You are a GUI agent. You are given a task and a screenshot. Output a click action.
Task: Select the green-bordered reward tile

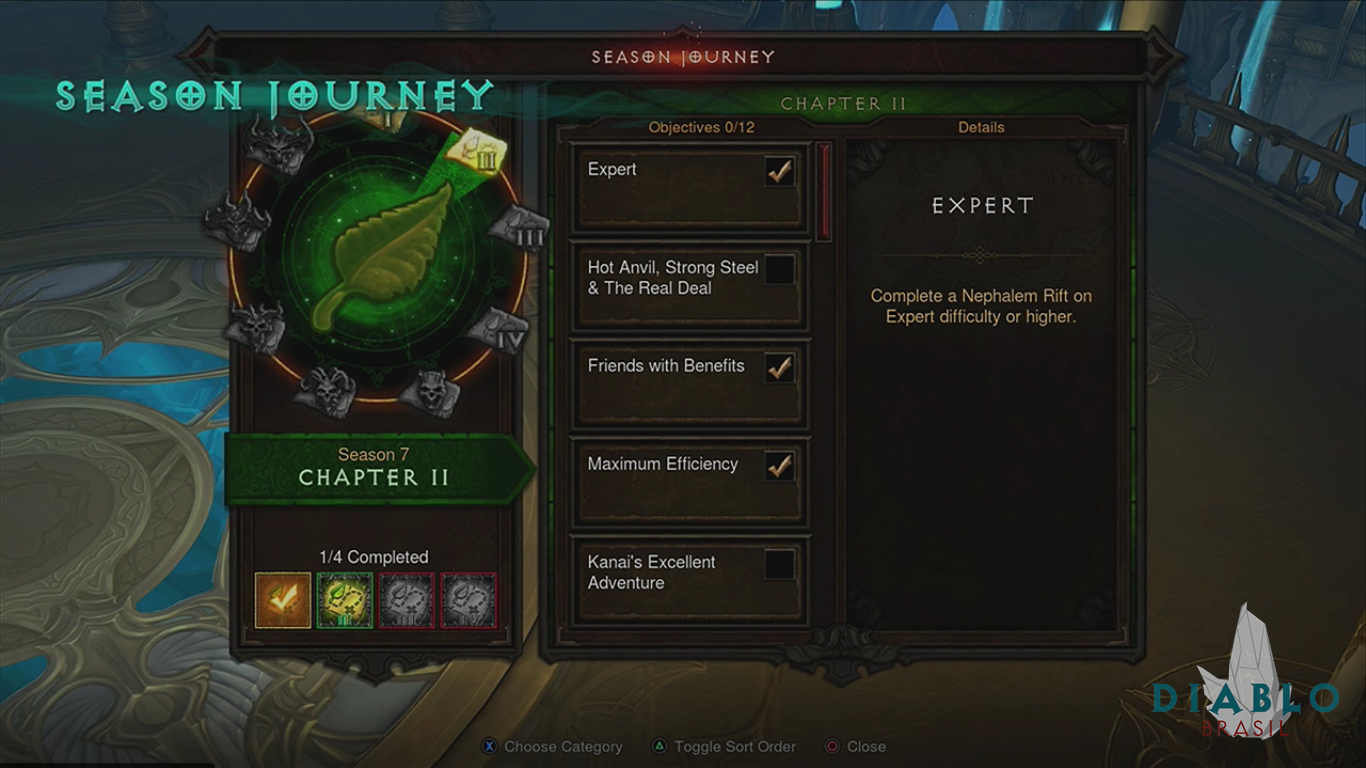345,600
